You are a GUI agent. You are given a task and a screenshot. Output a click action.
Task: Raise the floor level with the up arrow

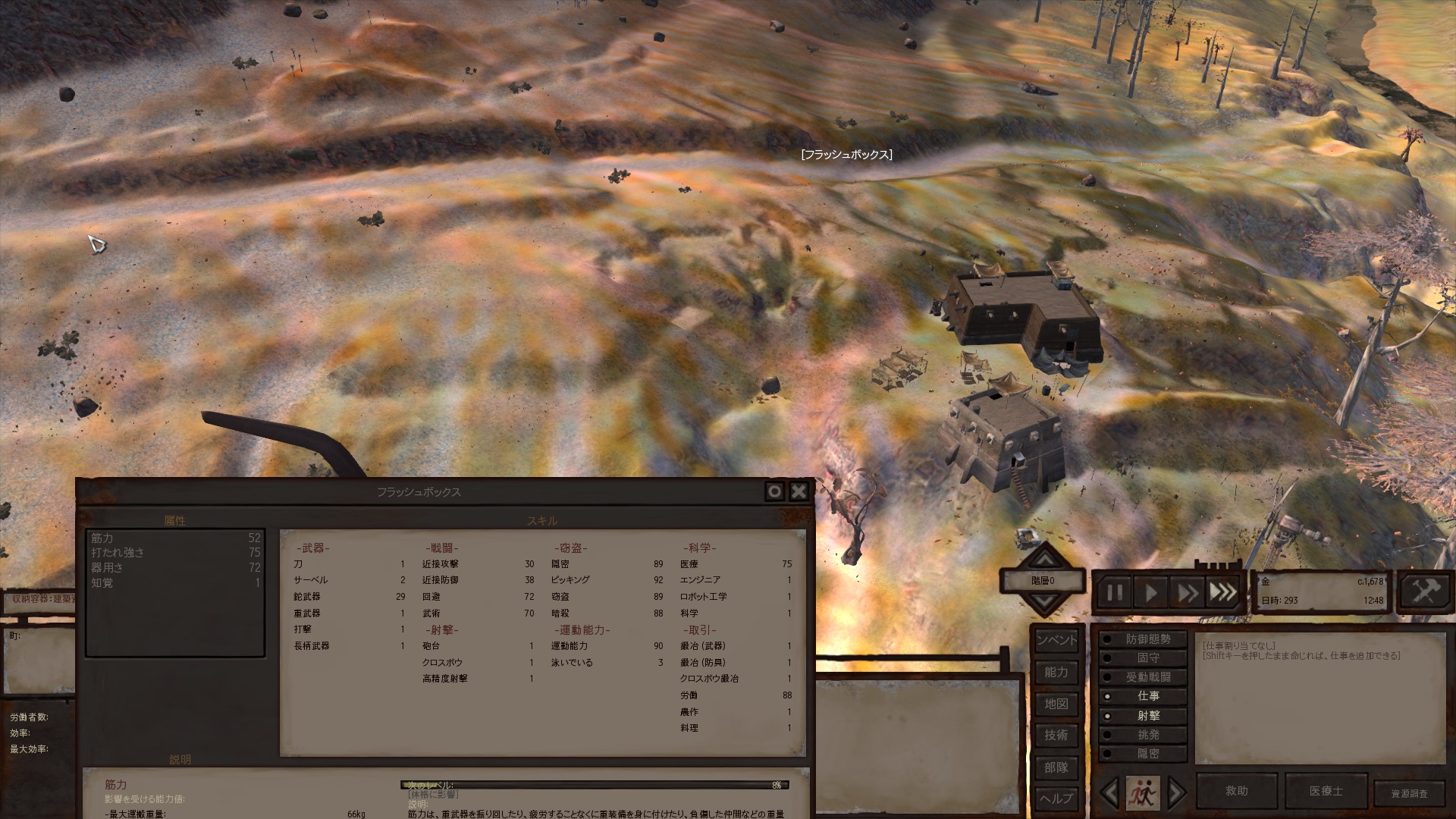coord(1045,560)
